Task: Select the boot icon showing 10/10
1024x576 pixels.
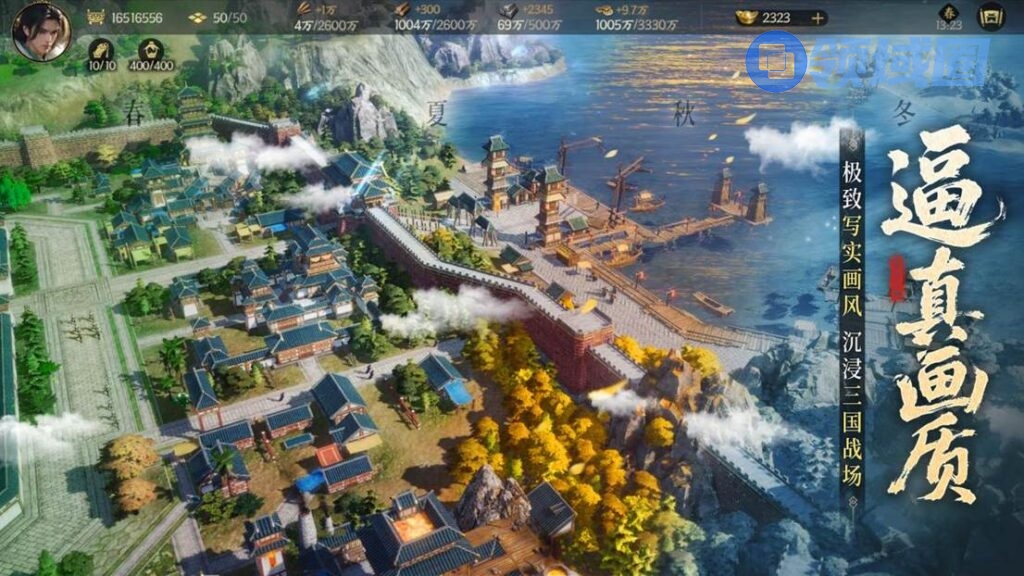Action: pyautogui.click(x=101, y=52)
